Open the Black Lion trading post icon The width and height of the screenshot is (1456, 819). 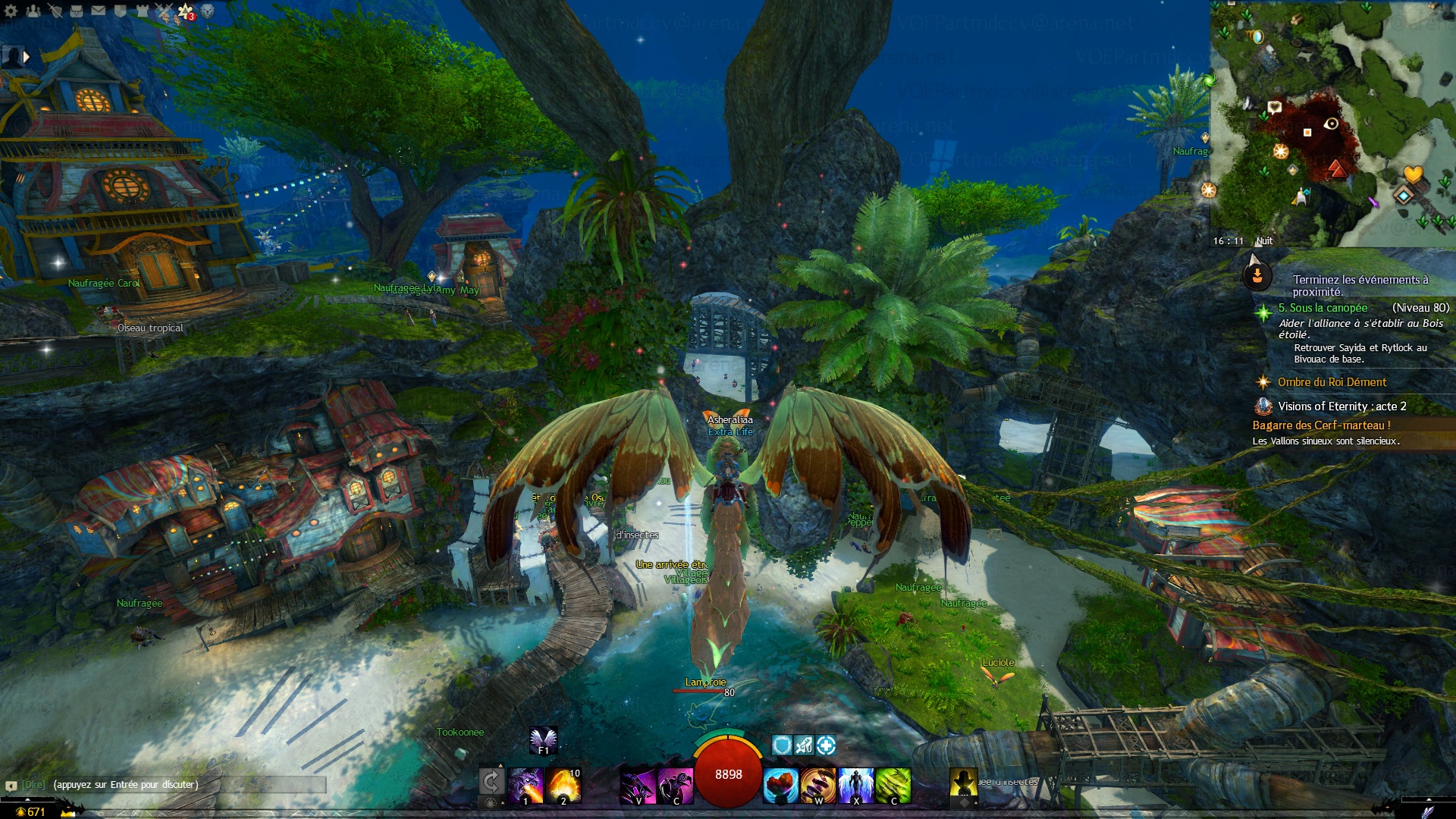208,11
